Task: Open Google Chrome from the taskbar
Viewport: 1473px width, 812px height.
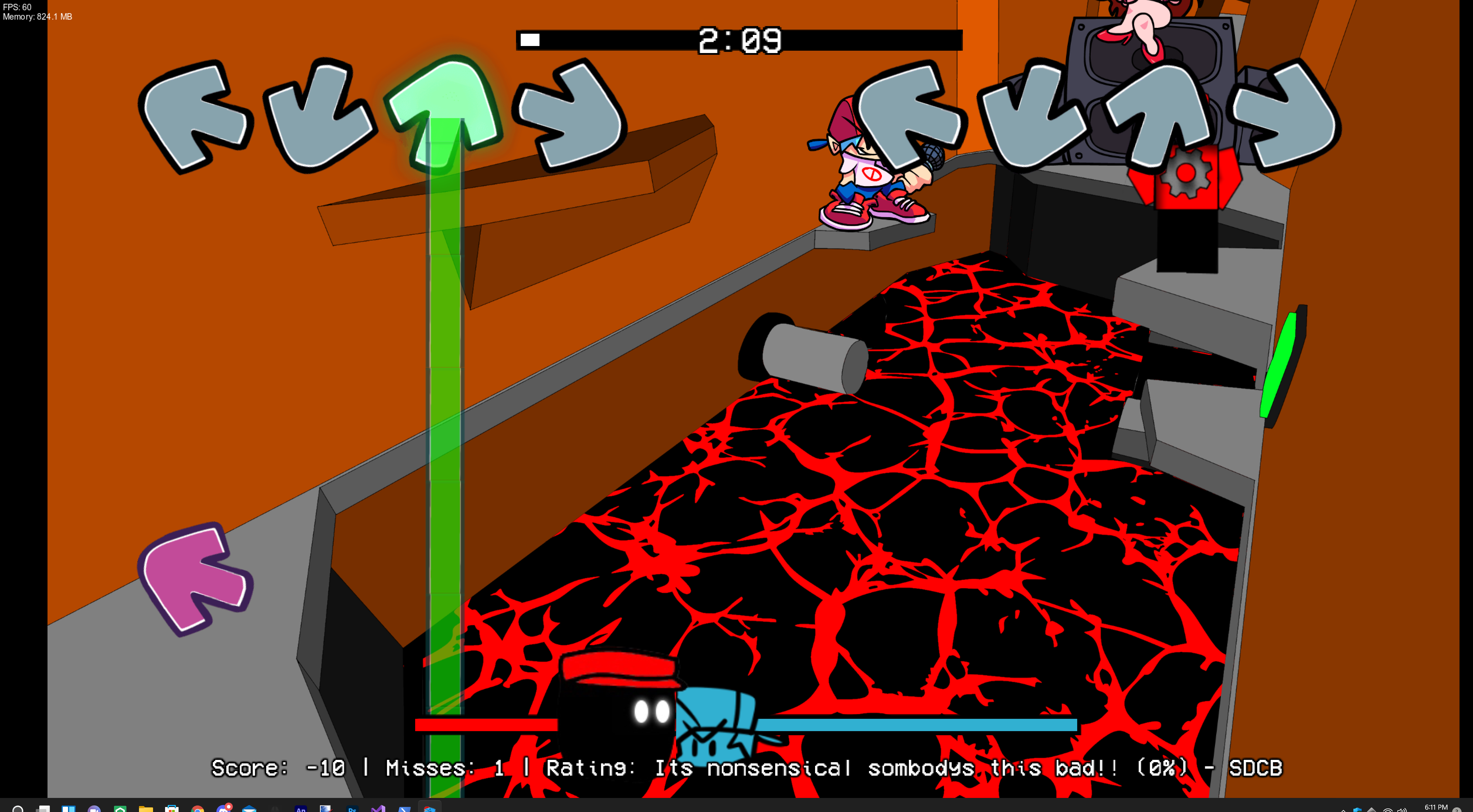Action: pyautogui.click(x=197, y=808)
